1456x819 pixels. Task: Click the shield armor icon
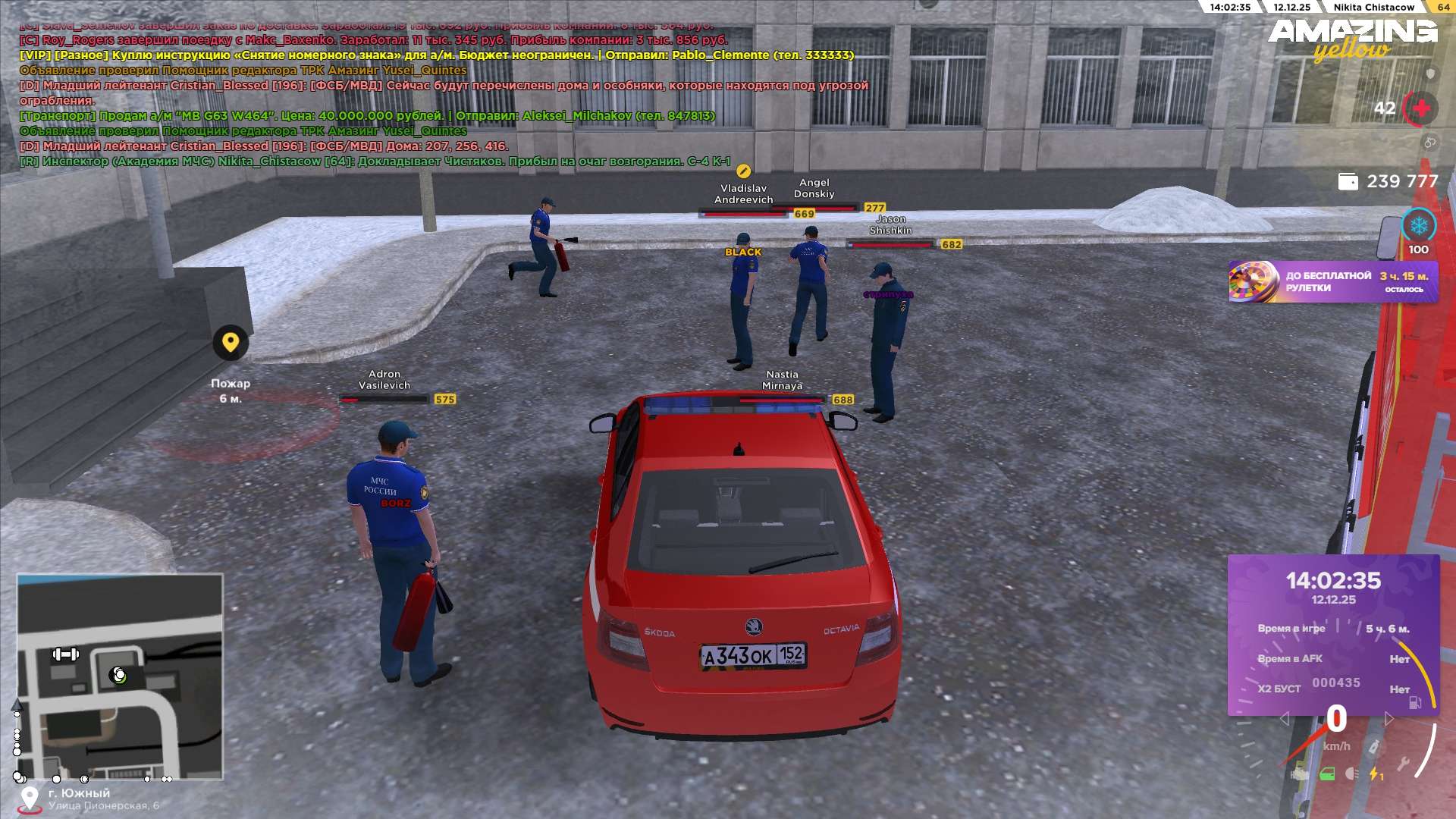coord(1430,74)
